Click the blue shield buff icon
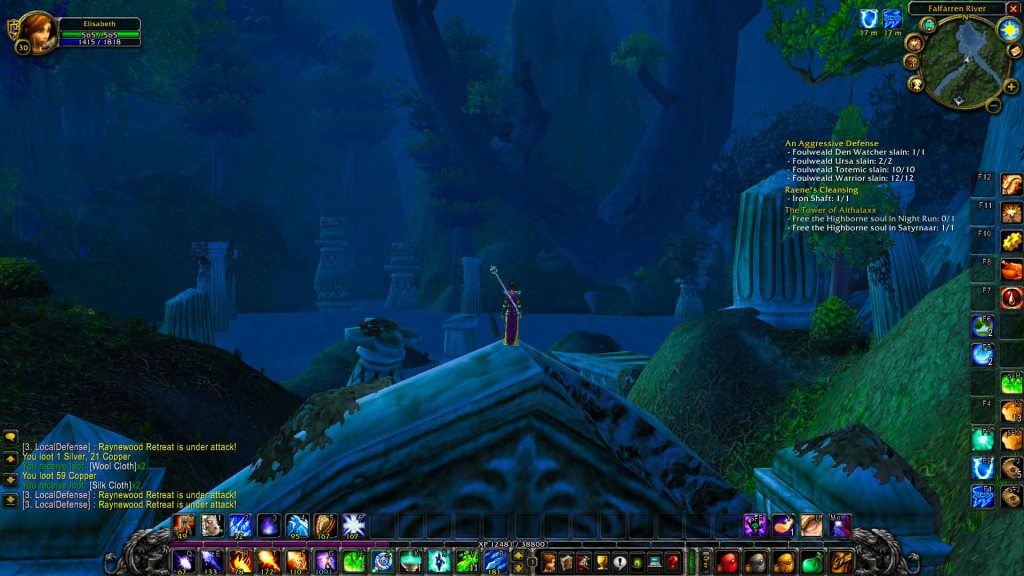This screenshot has height=576, width=1024. point(867,19)
